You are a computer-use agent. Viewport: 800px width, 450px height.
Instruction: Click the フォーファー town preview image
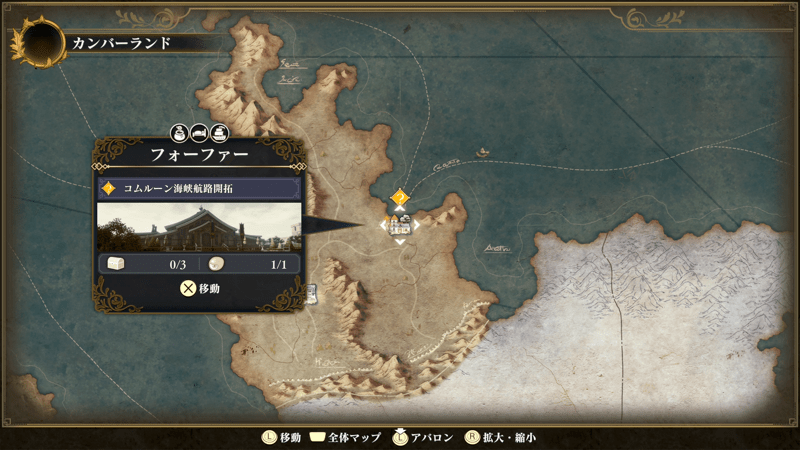click(x=199, y=226)
